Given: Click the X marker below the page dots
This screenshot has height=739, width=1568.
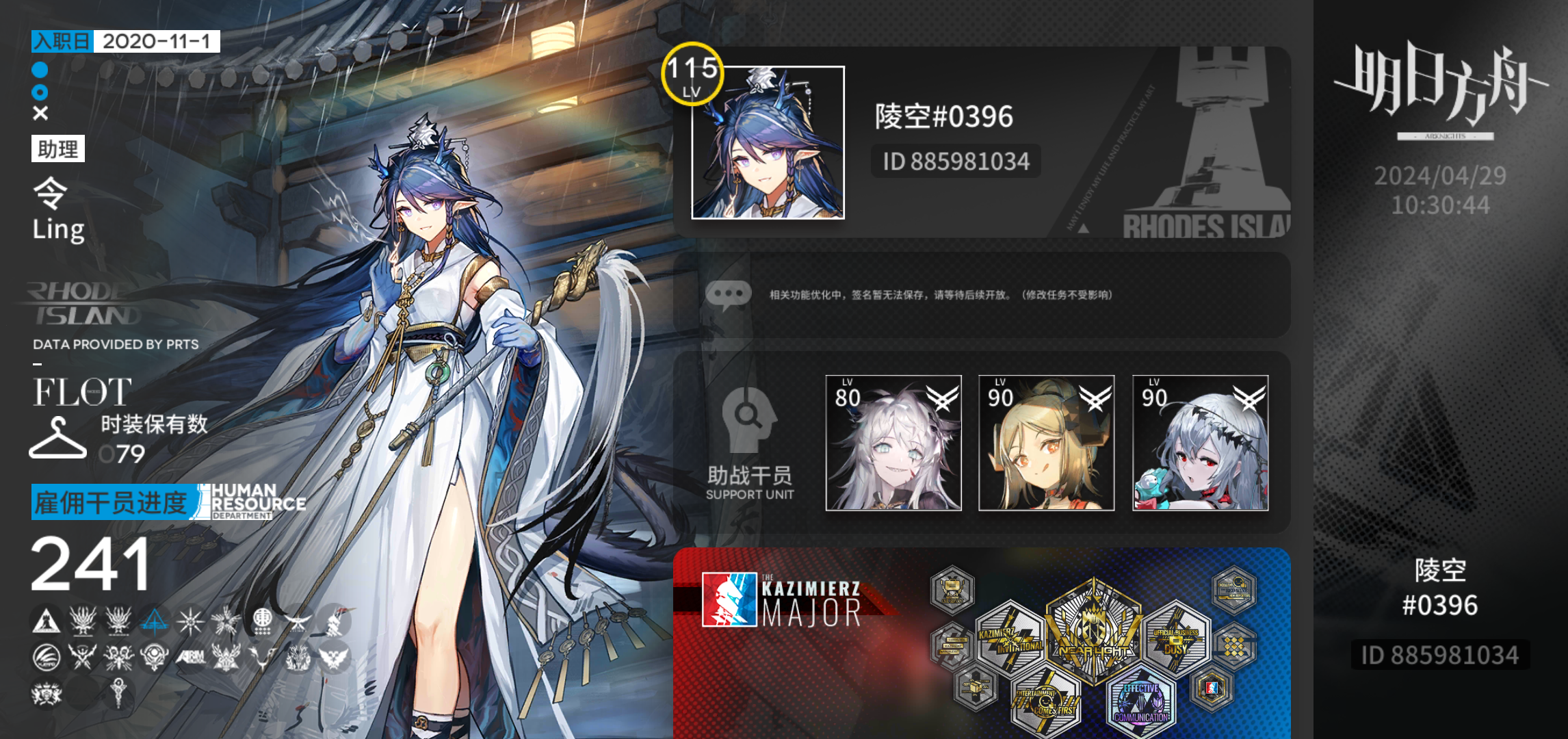Looking at the screenshot, I should pyautogui.click(x=39, y=112).
